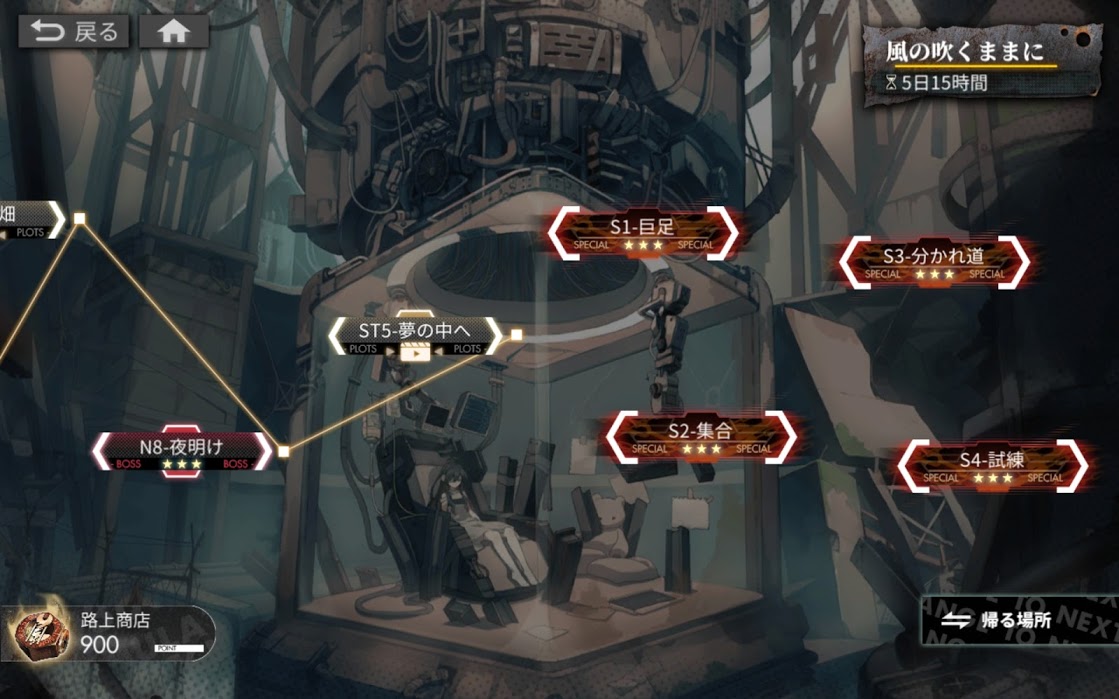Image resolution: width=1119 pixels, height=699 pixels.
Task: Choose special stage S3-分かれ道
Action: tap(933, 262)
